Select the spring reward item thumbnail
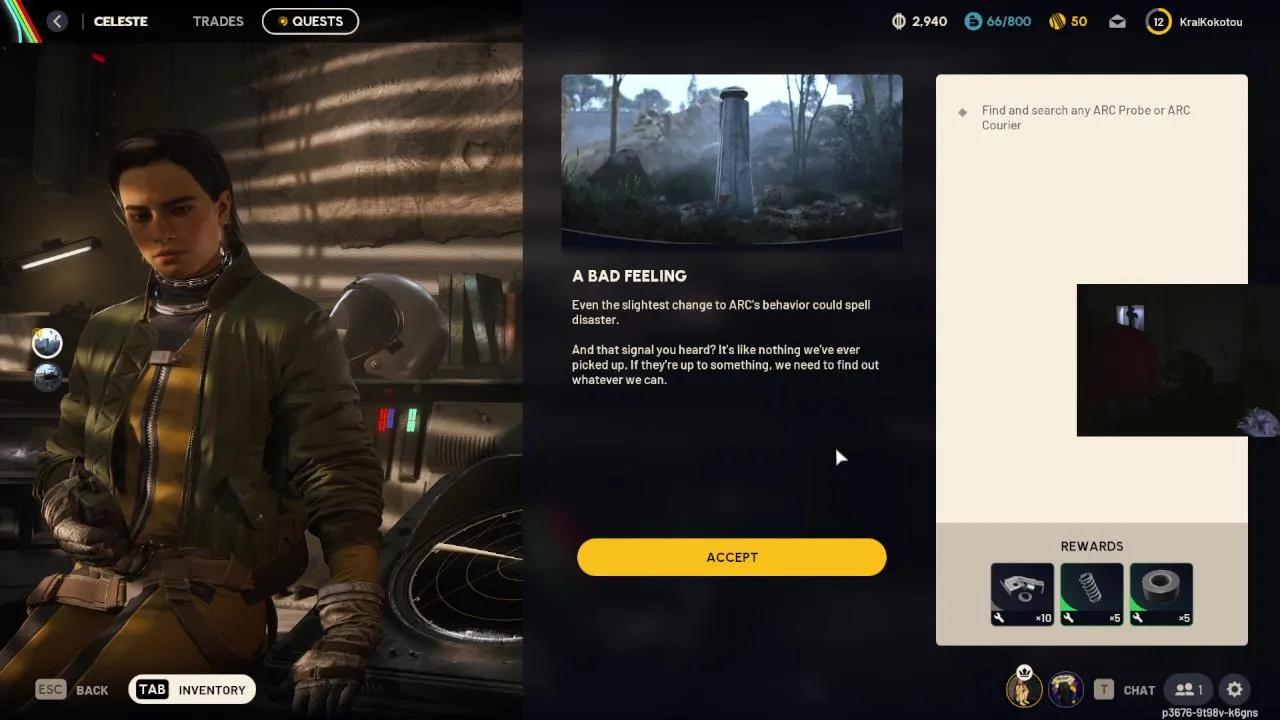 pos(1091,589)
